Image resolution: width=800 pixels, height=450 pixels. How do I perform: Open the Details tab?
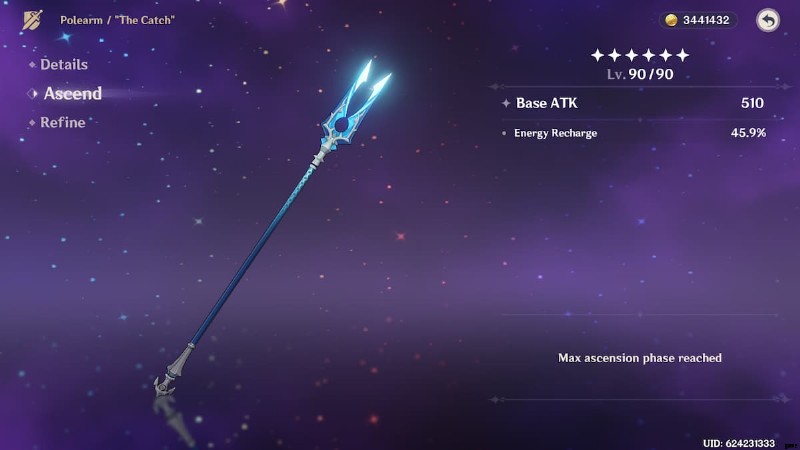[x=63, y=65]
